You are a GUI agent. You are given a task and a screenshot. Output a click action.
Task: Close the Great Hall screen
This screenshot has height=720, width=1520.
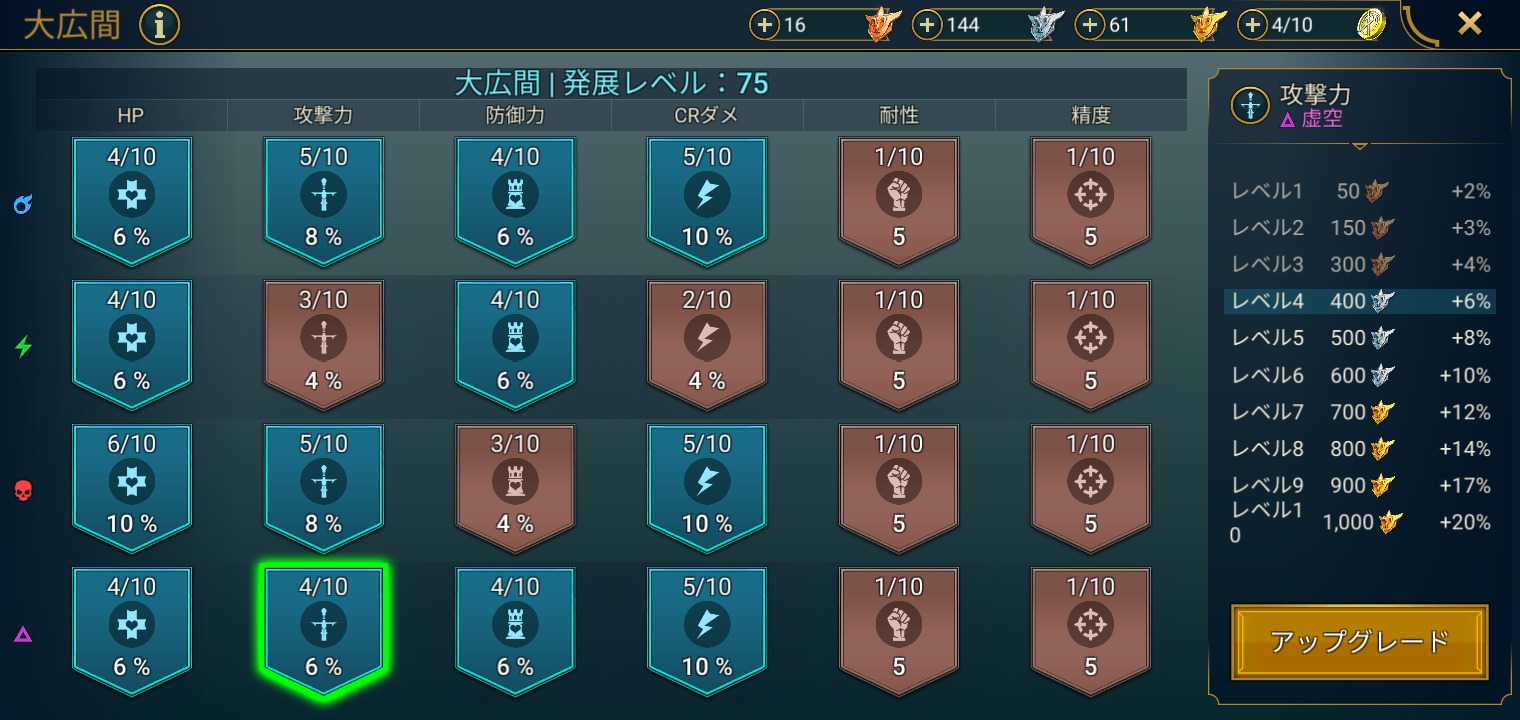(1469, 24)
